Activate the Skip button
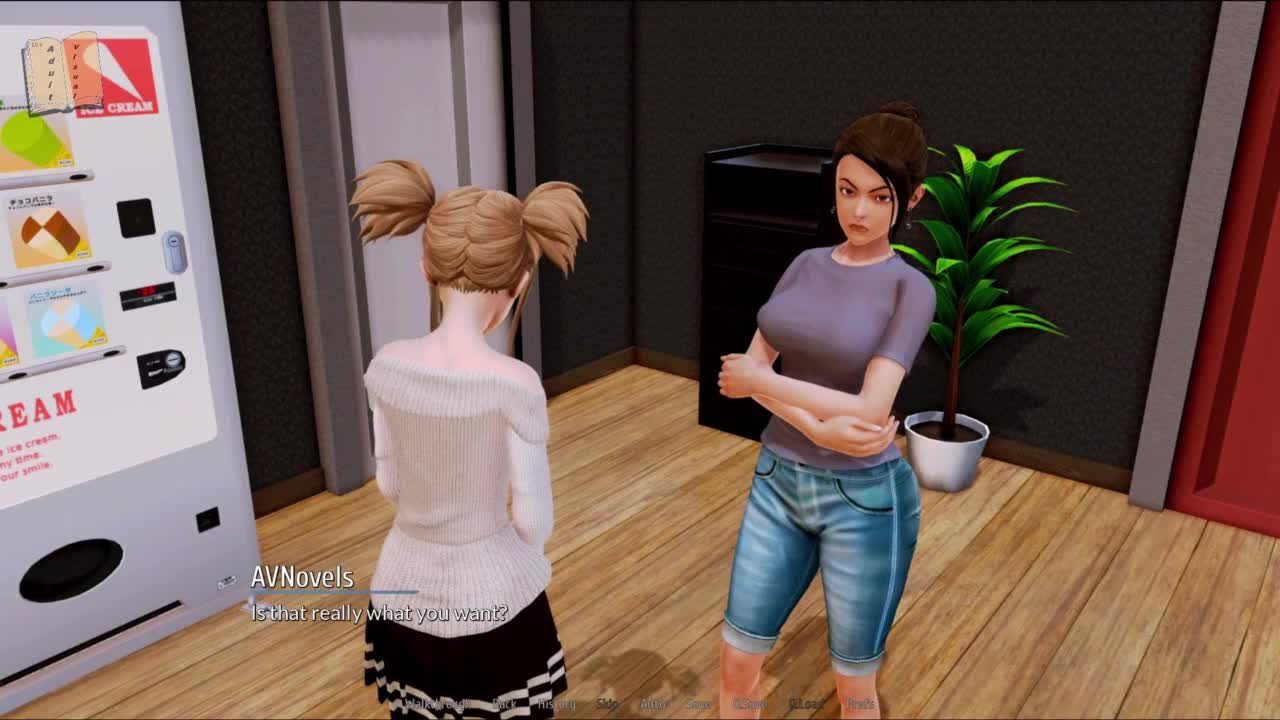The width and height of the screenshot is (1280, 720). pyautogui.click(x=607, y=704)
